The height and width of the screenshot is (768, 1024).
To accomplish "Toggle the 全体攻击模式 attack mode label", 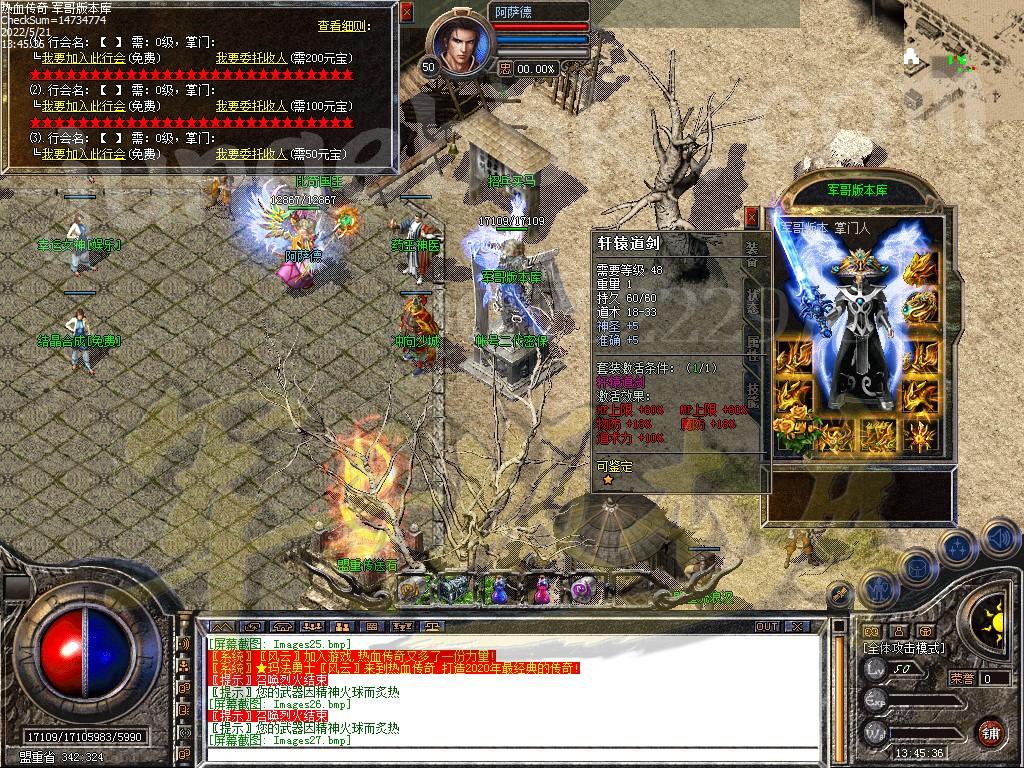I will coord(903,647).
